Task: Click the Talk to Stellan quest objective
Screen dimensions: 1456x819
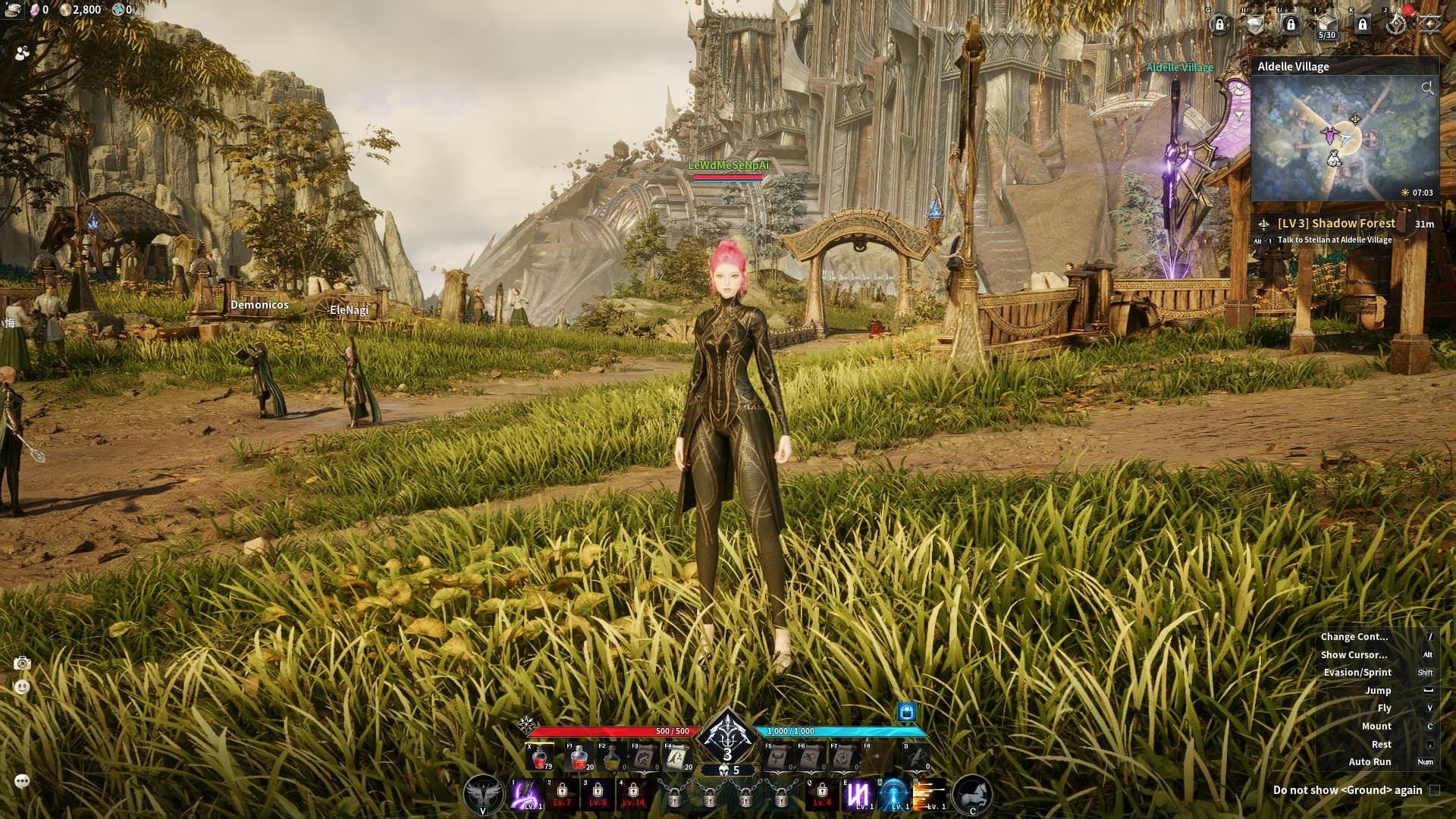Action: click(1334, 239)
